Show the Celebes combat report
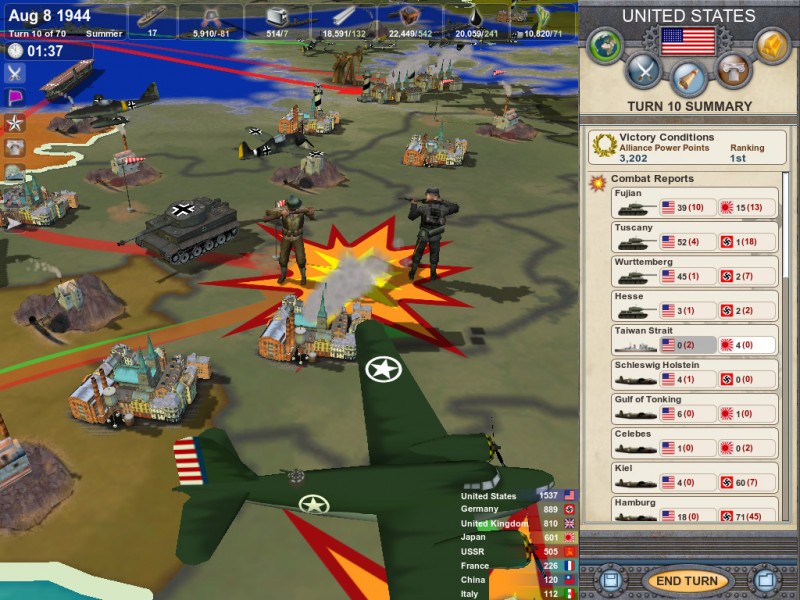Screen dimensions: 800x600 [695, 443]
